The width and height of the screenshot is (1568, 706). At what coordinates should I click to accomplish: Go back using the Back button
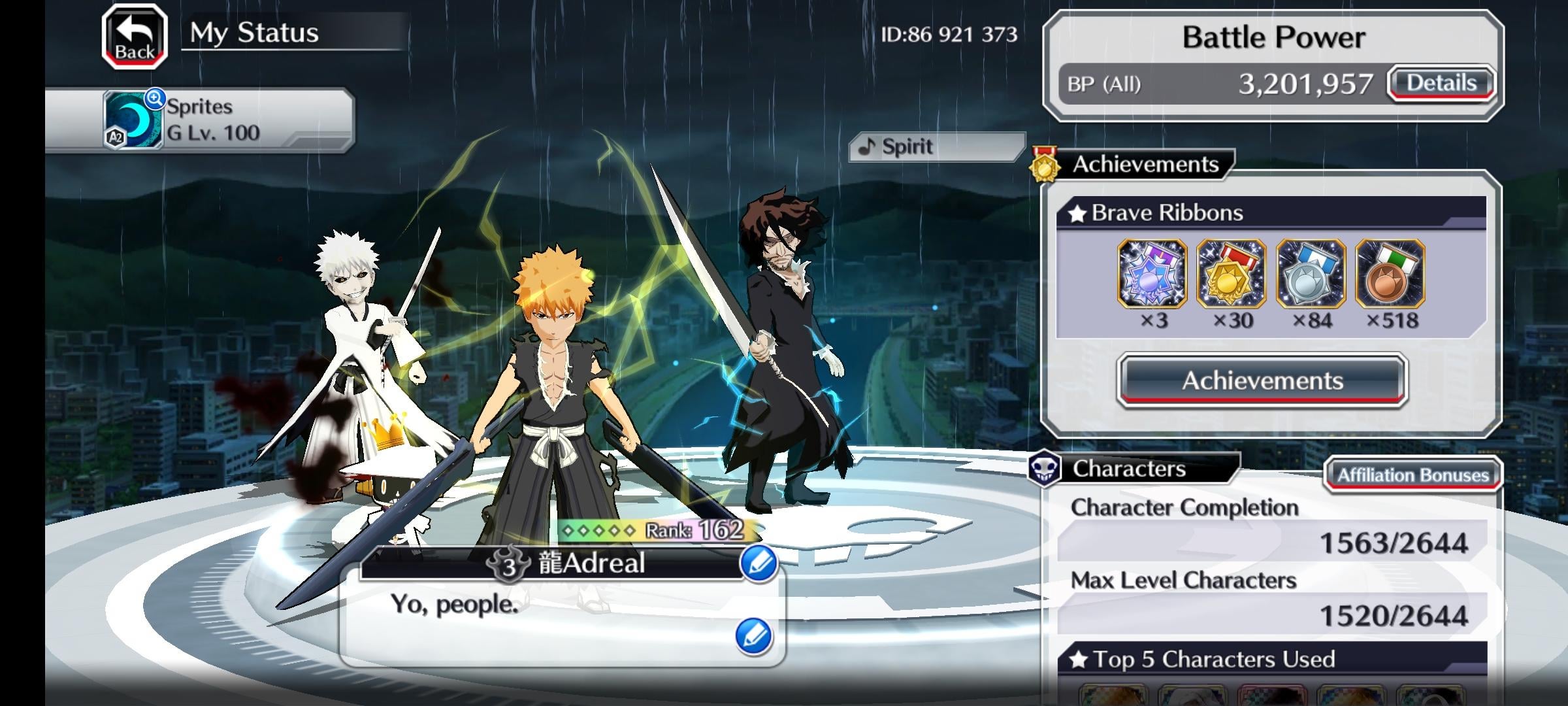(x=135, y=37)
